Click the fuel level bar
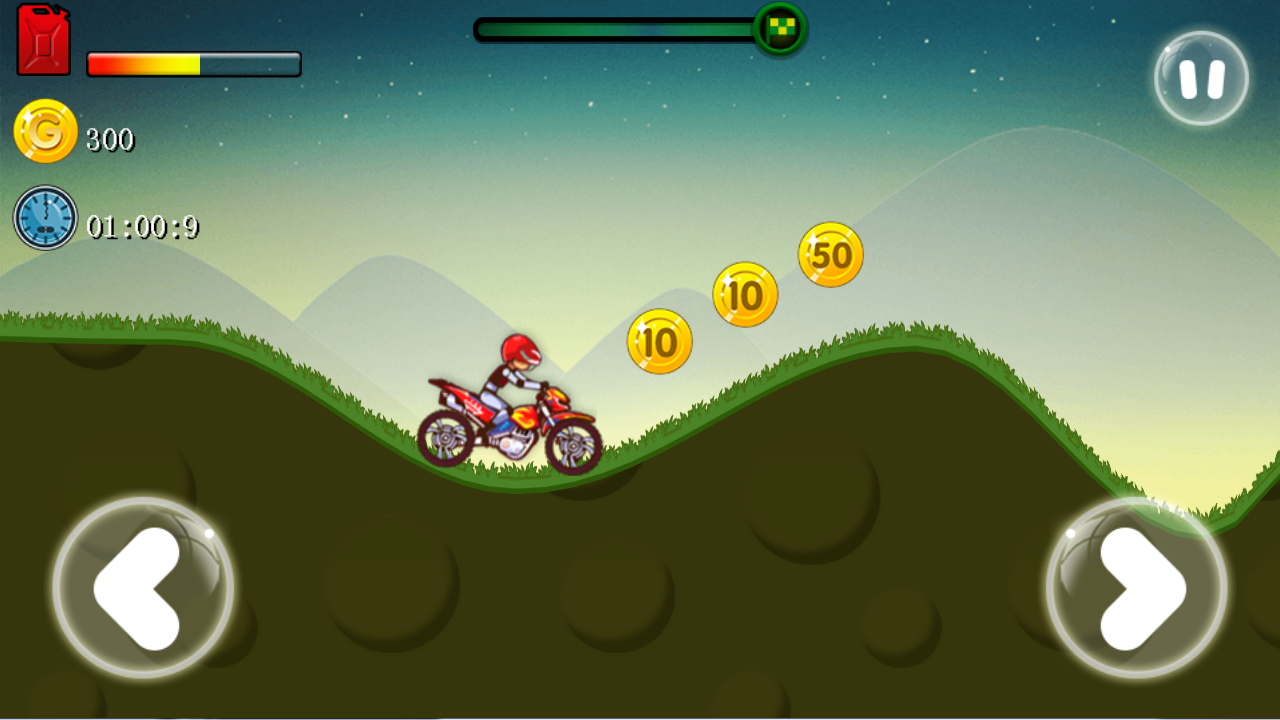The width and height of the screenshot is (1280, 720). (x=193, y=62)
